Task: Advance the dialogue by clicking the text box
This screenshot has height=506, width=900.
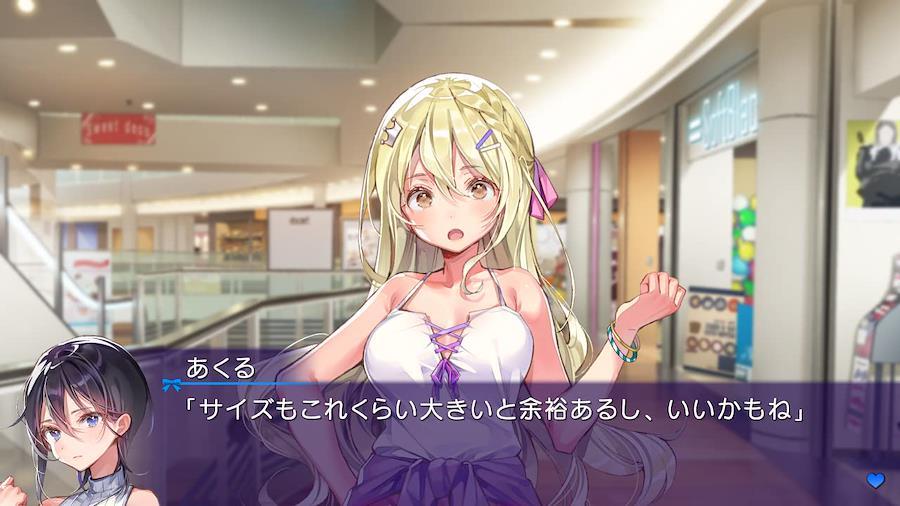Action: (500, 440)
